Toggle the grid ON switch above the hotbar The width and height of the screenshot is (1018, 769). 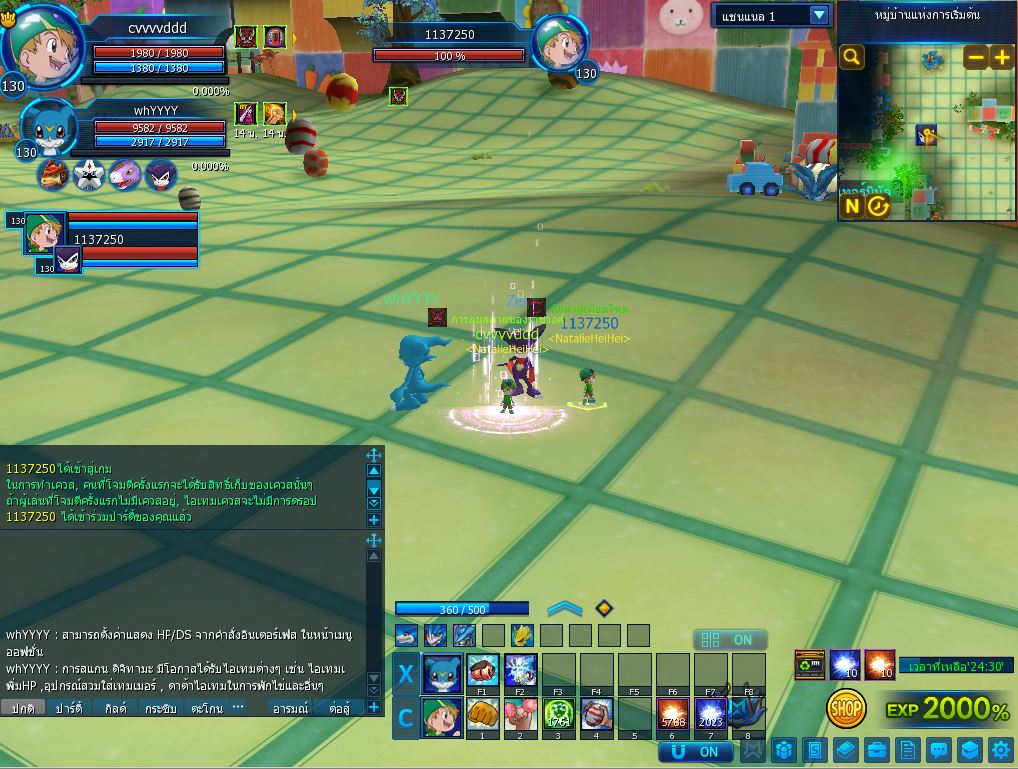coord(730,640)
